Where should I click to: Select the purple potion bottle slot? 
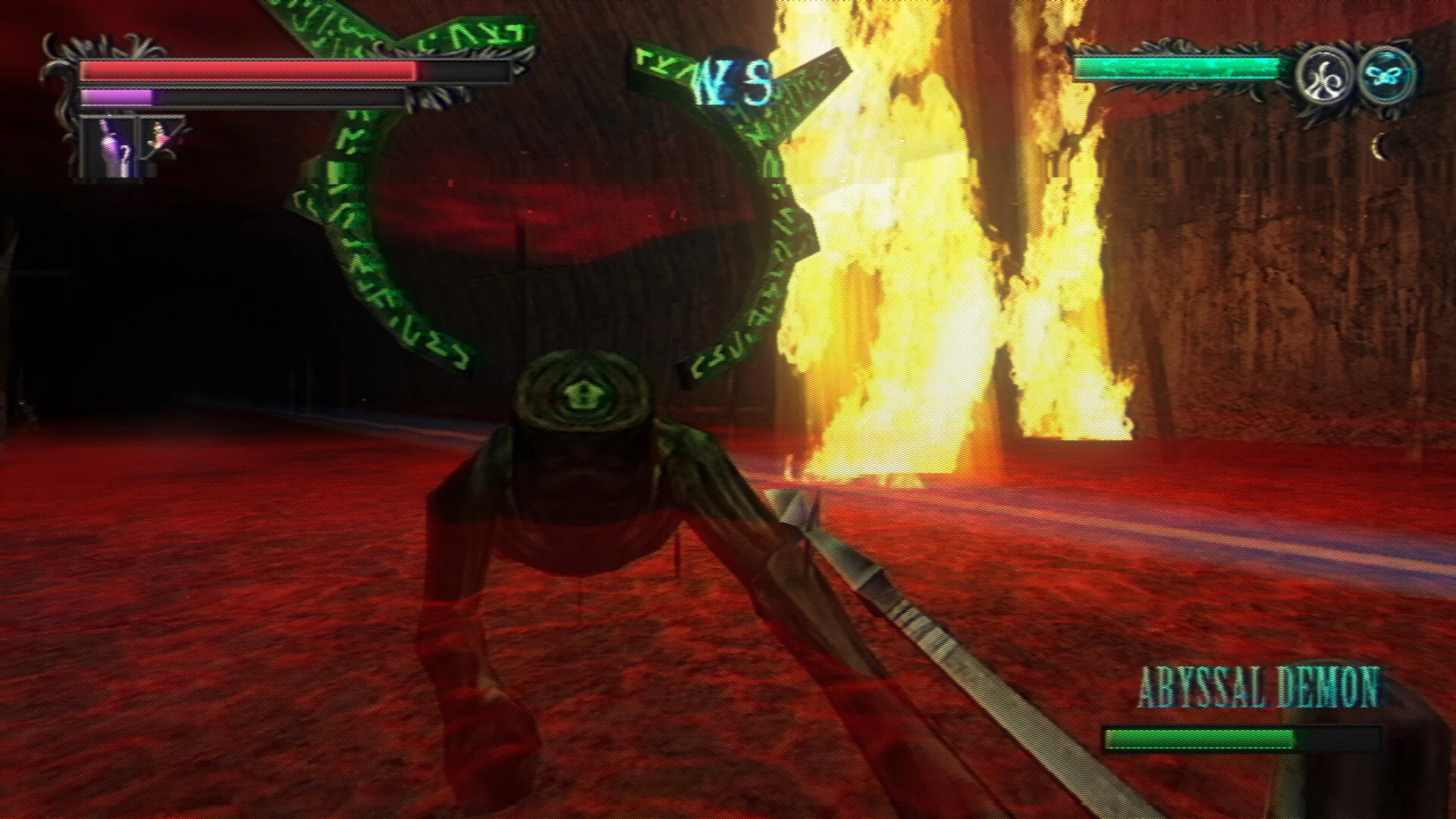(x=108, y=148)
